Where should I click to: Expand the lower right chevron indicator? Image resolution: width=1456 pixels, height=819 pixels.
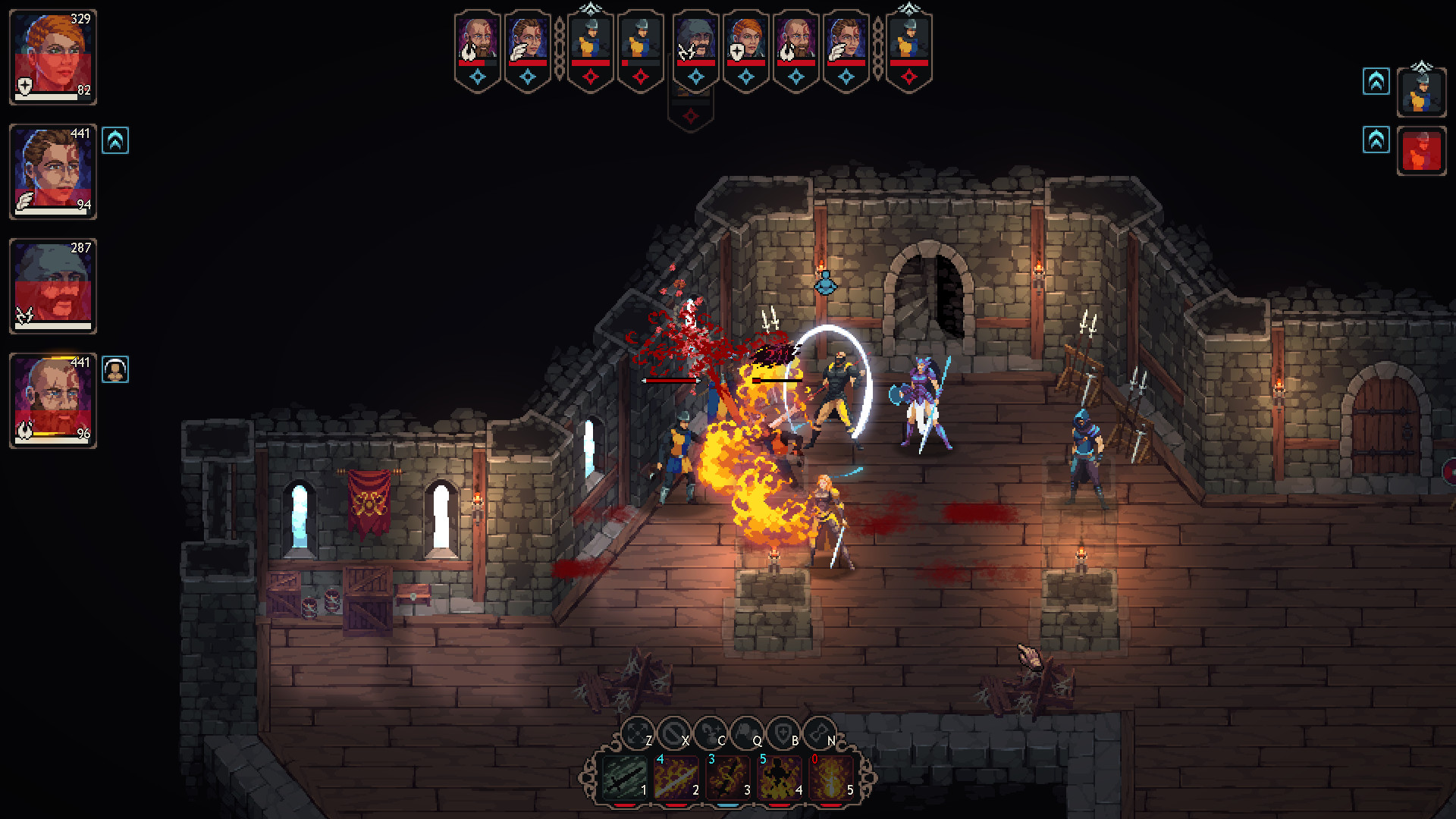[1377, 140]
